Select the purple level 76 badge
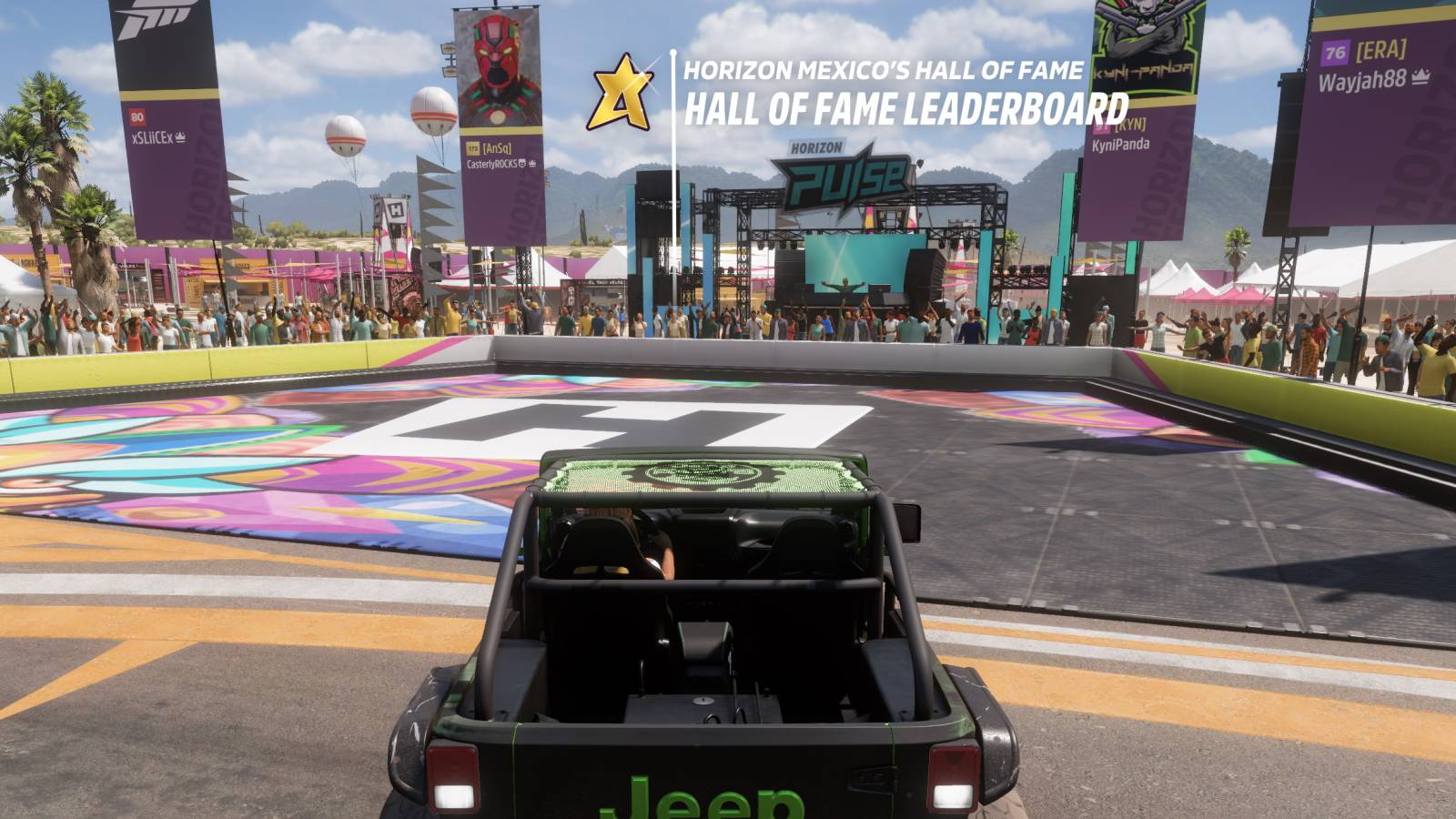This screenshot has width=1456, height=819. point(1334,54)
